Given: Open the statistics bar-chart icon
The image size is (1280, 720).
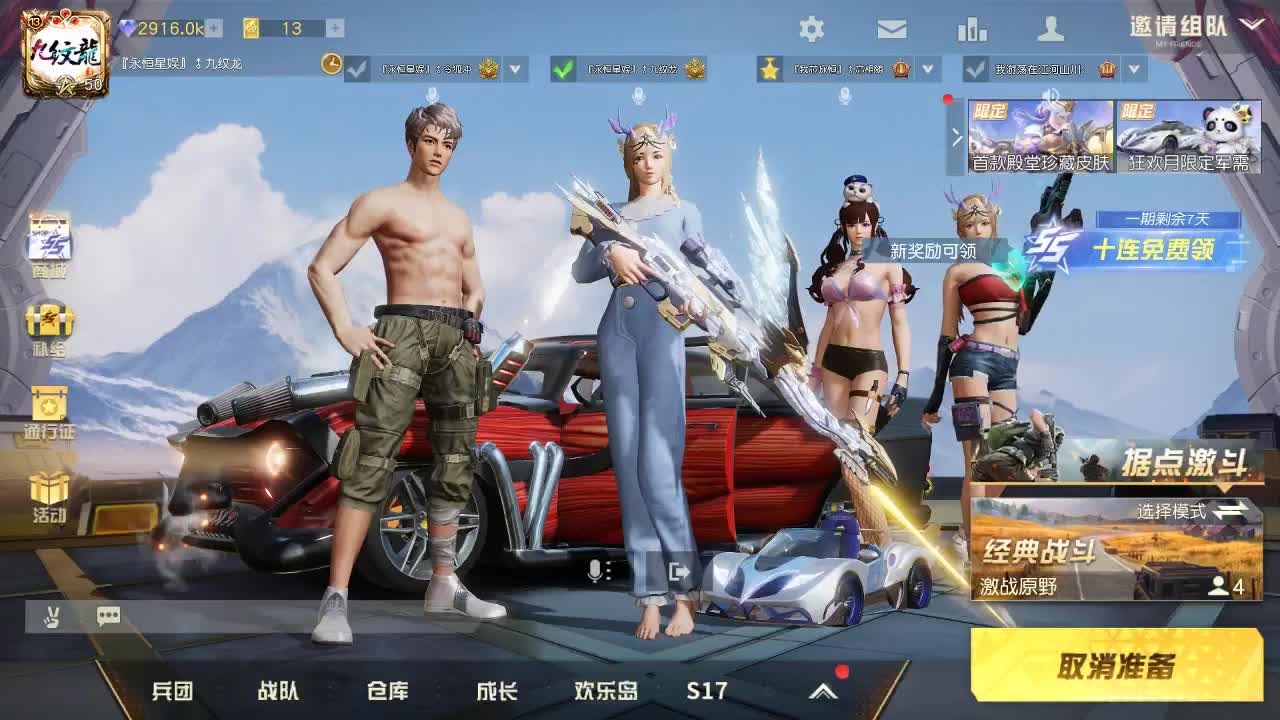Looking at the screenshot, I should pos(971,29).
